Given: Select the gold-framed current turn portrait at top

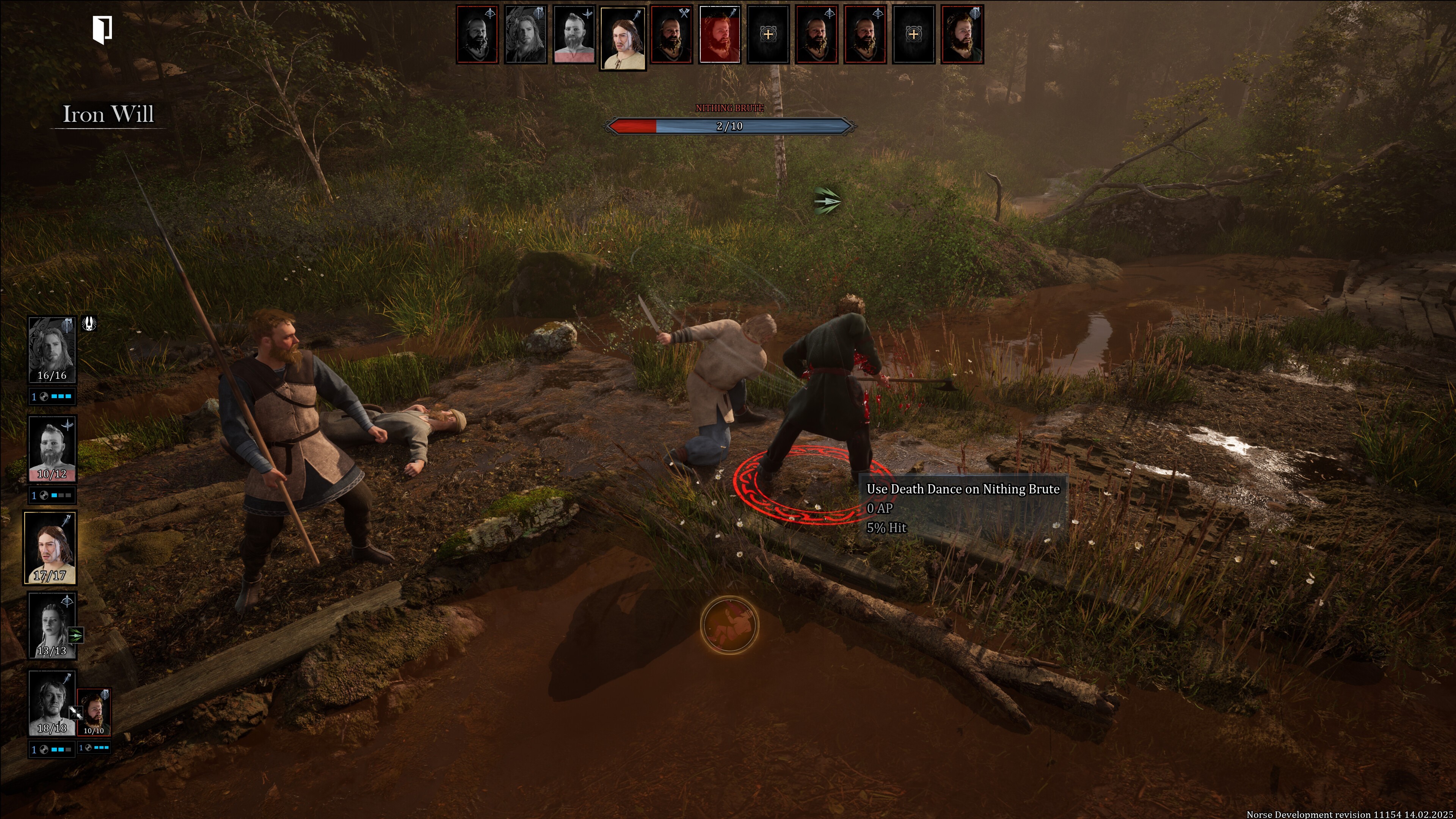Looking at the screenshot, I should pos(622,38).
